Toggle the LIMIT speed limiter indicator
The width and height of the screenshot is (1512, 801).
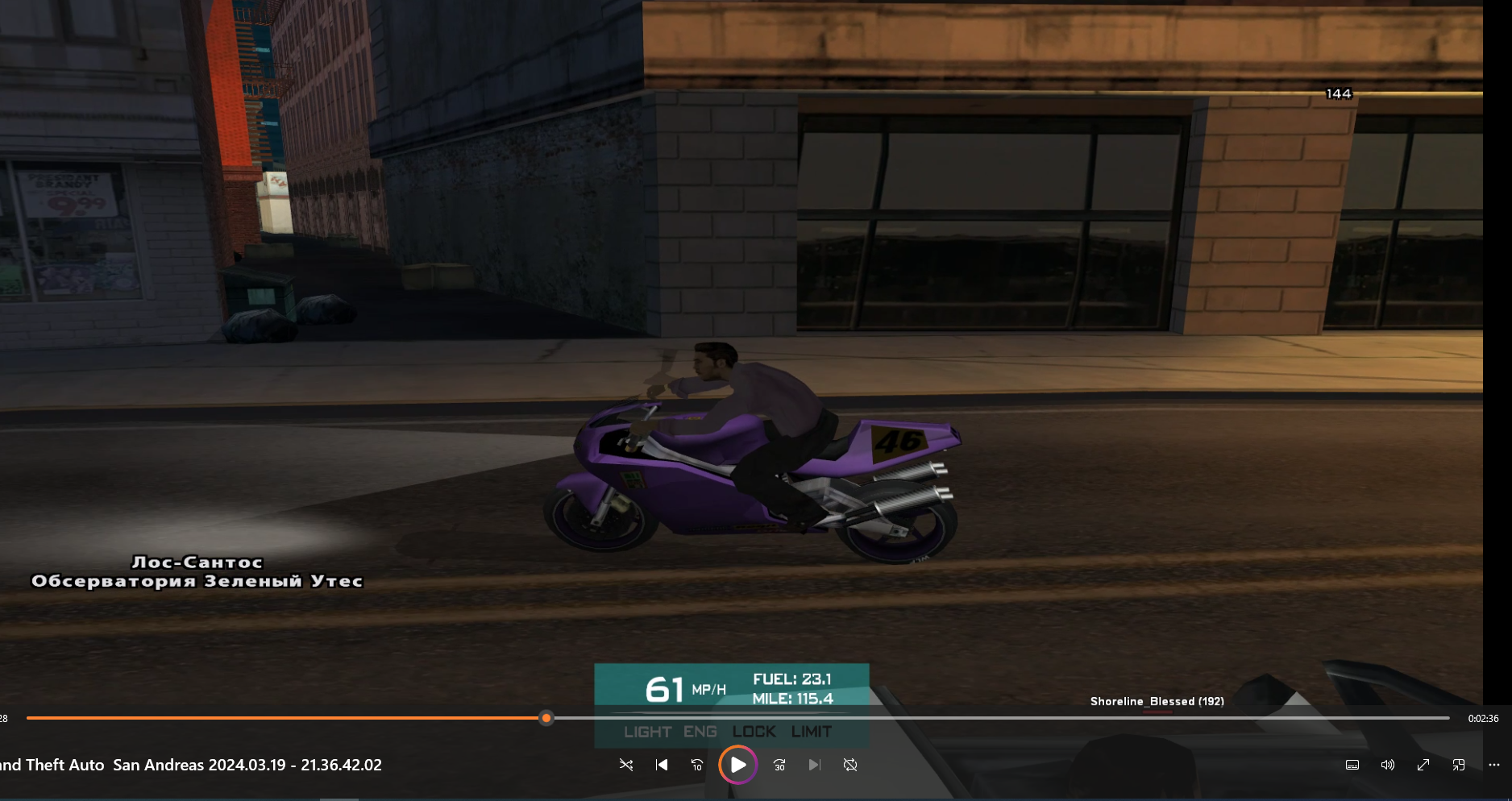click(811, 732)
